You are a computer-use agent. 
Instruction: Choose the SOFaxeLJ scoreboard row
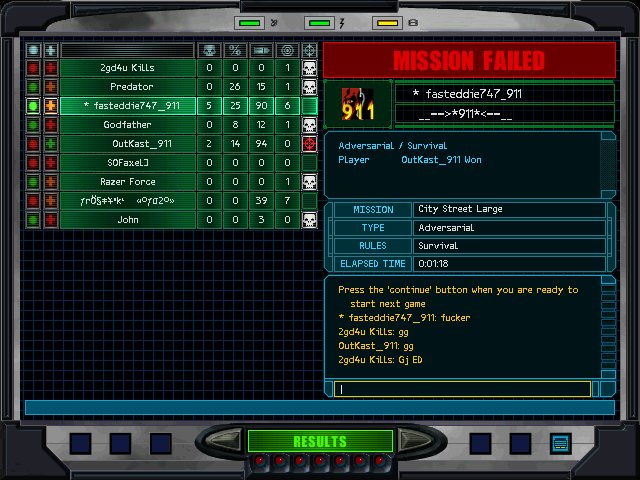(x=127, y=163)
